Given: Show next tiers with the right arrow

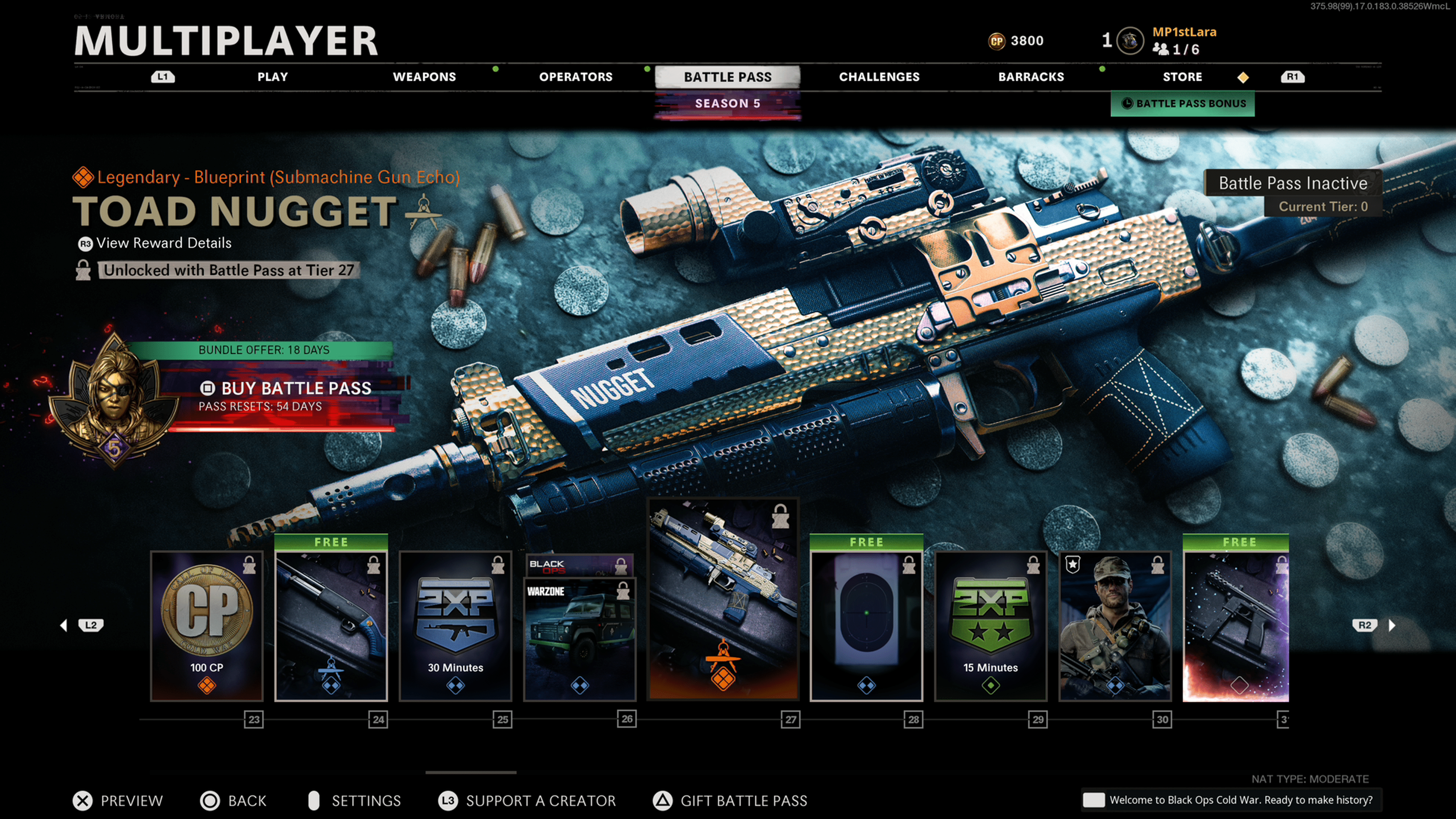Looking at the screenshot, I should click(x=1392, y=625).
